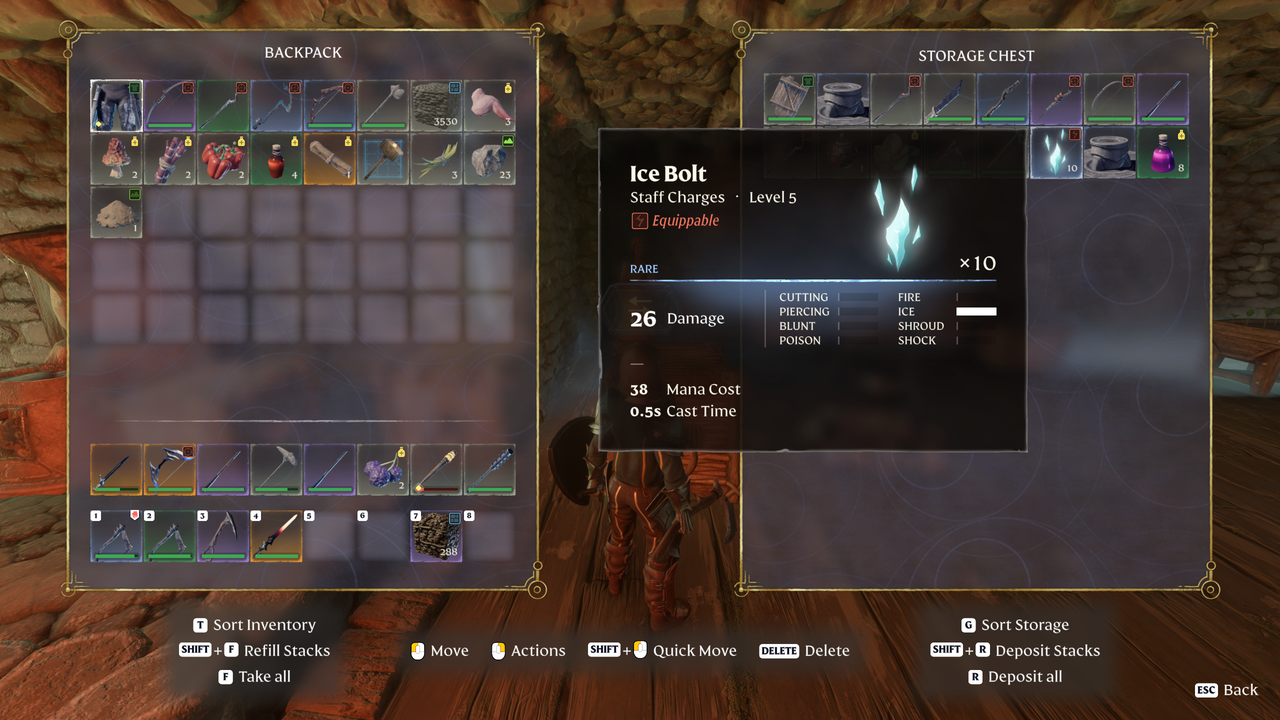Click the raw meat piece in the backpack
The height and width of the screenshot is (720, 1280).
tap(489, 105)
